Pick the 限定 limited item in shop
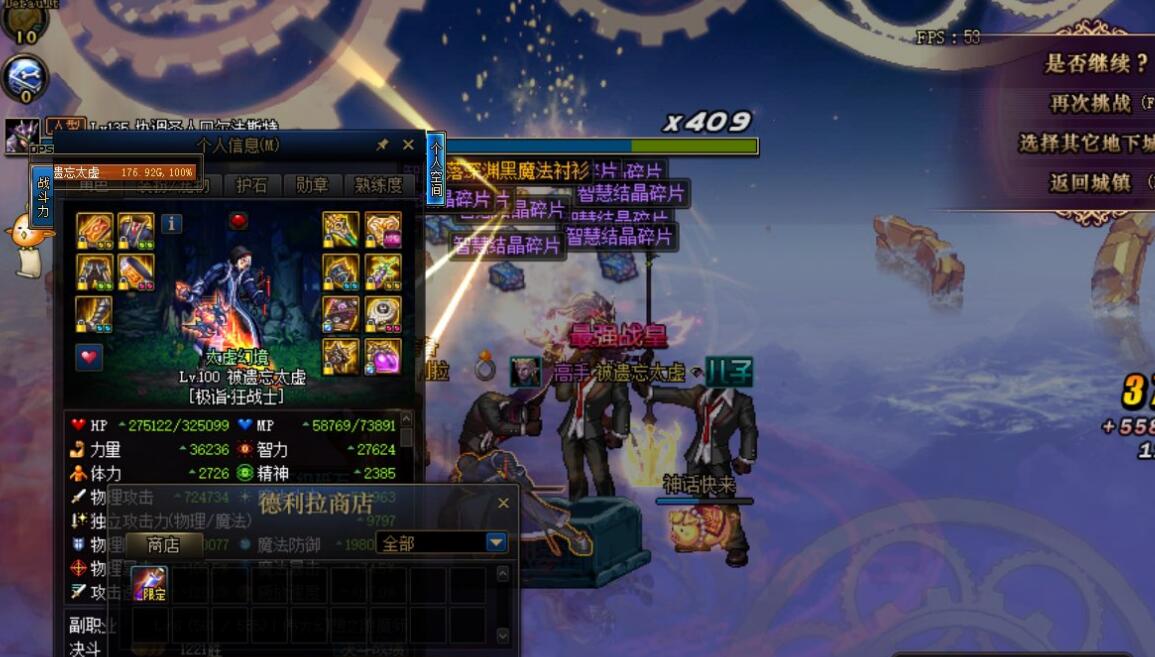Viewport: 1155px width, 657px height. coord(150,584)
